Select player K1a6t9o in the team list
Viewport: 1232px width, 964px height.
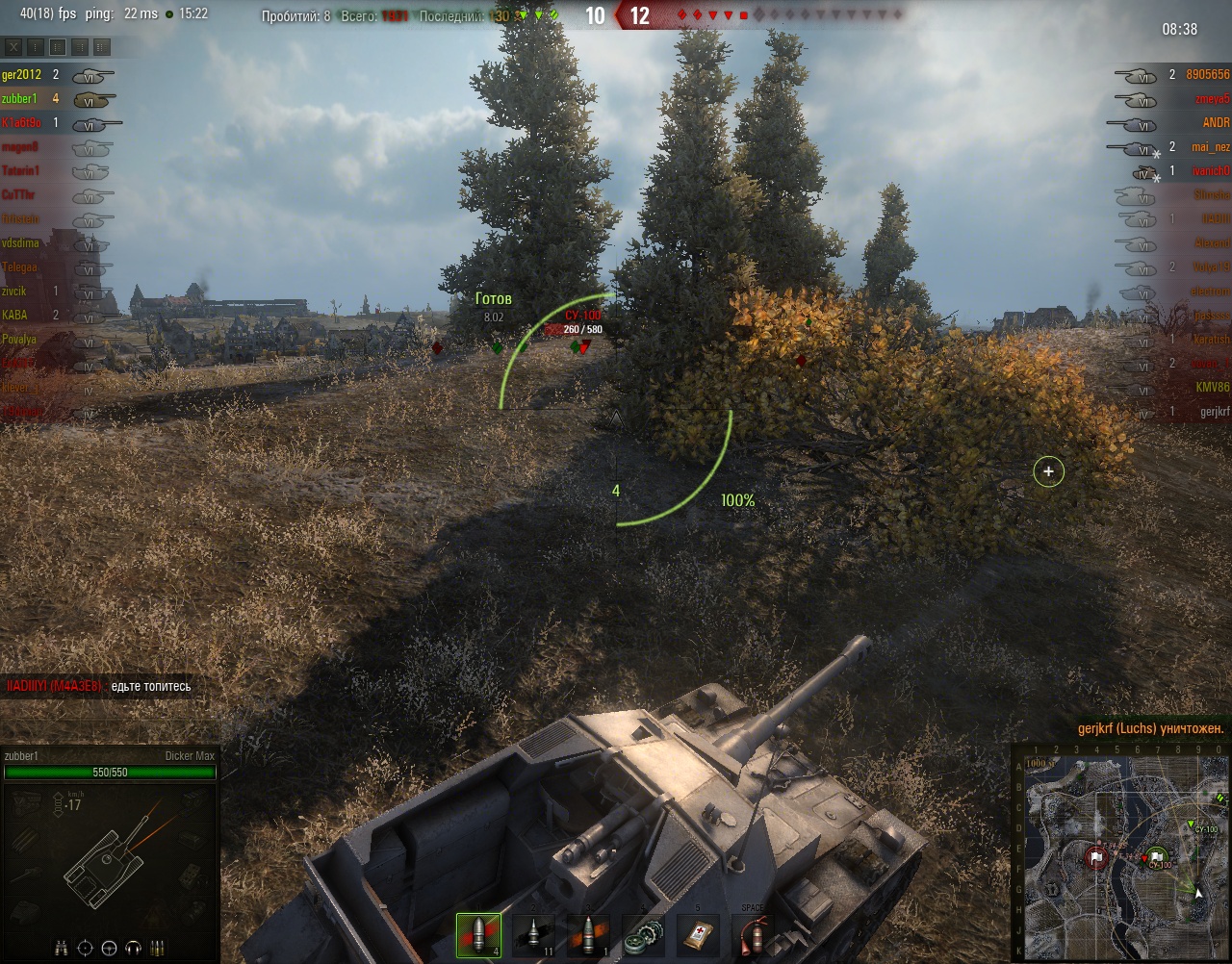[x=22, y=123]
